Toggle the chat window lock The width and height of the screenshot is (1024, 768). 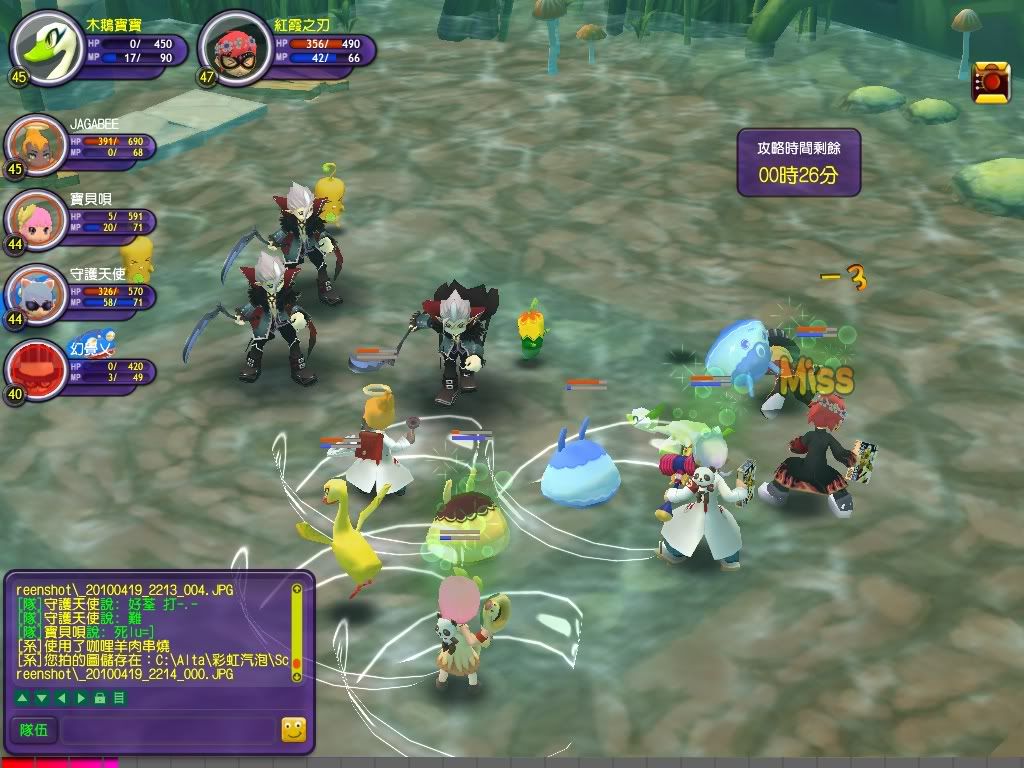102,697
